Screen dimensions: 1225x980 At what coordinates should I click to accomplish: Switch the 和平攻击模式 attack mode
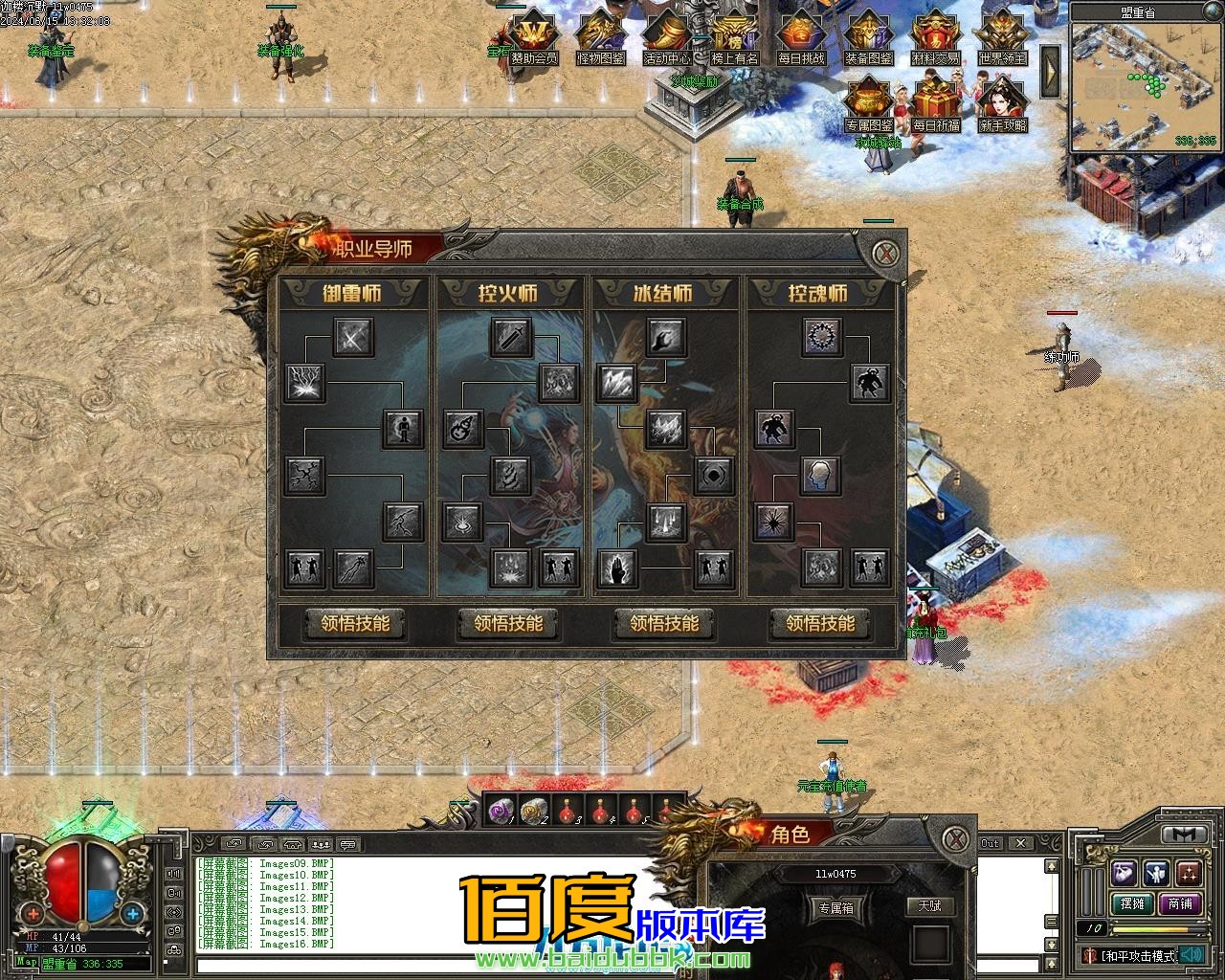click(1134, 954)
